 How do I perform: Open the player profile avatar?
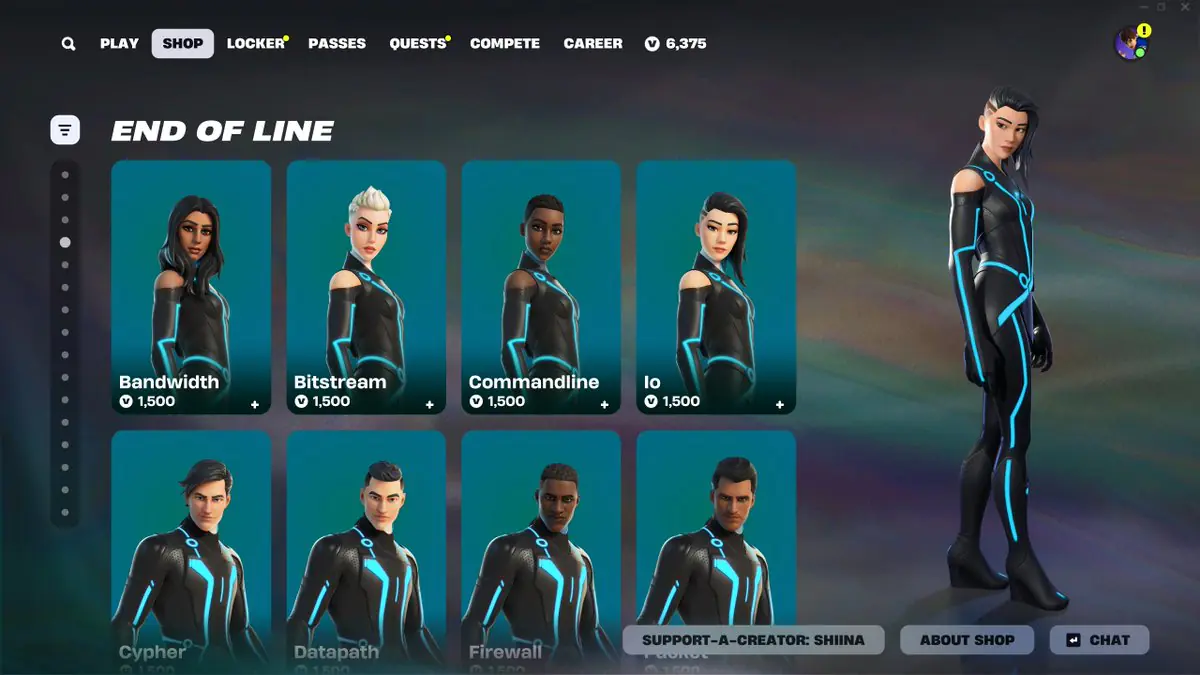pos(1131,44)
